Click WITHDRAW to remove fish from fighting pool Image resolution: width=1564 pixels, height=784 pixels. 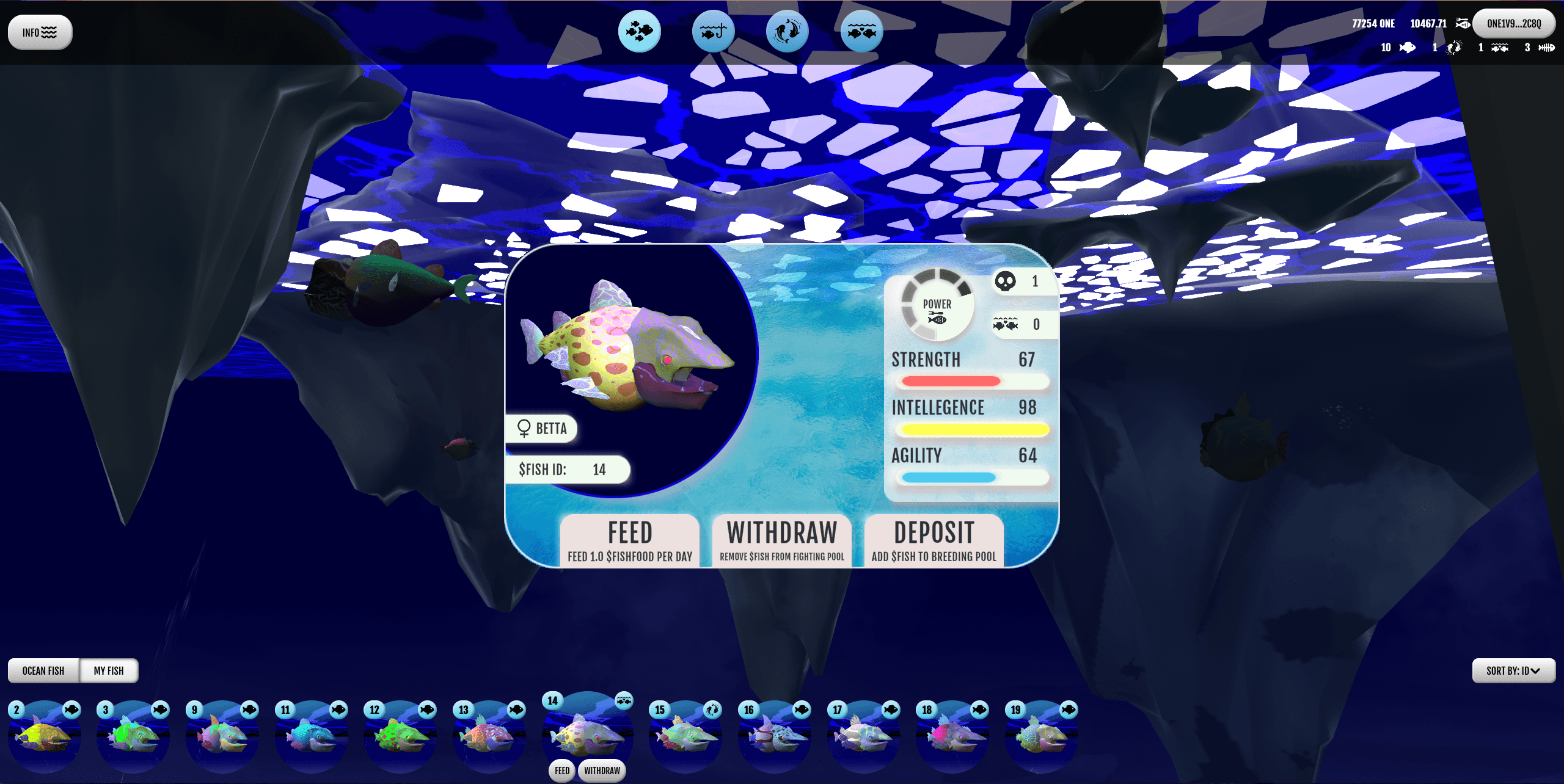[x=782, y=541]
